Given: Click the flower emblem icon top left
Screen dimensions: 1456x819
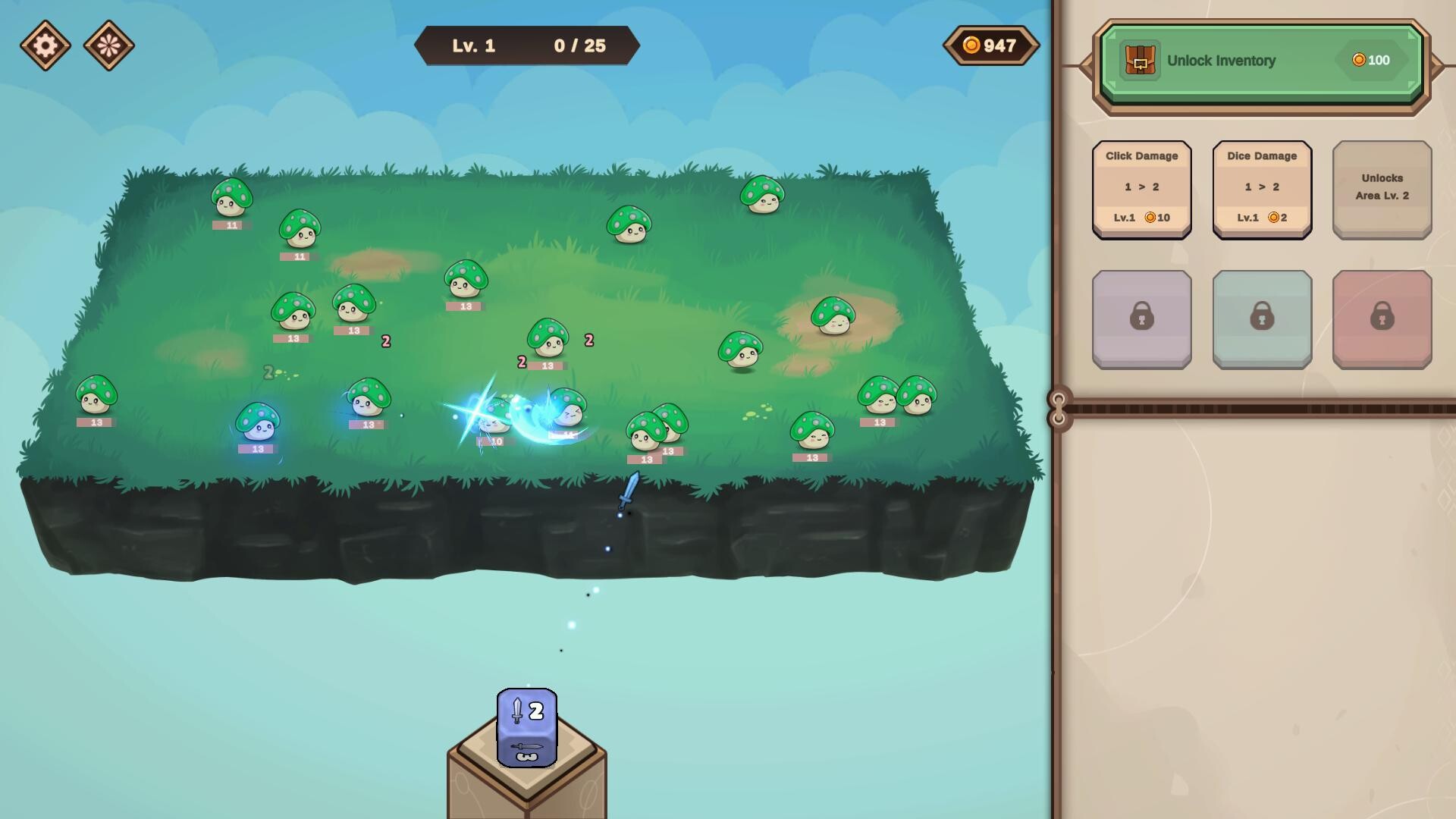Looking at the screenshot, I should point(108,45).
